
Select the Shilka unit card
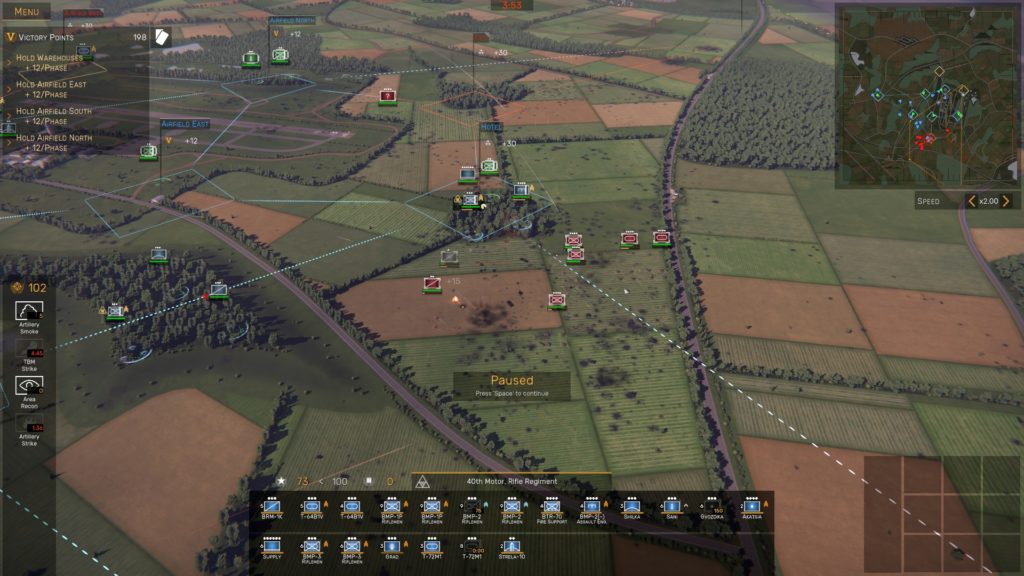pyautogui.click(x=631, y=510)
